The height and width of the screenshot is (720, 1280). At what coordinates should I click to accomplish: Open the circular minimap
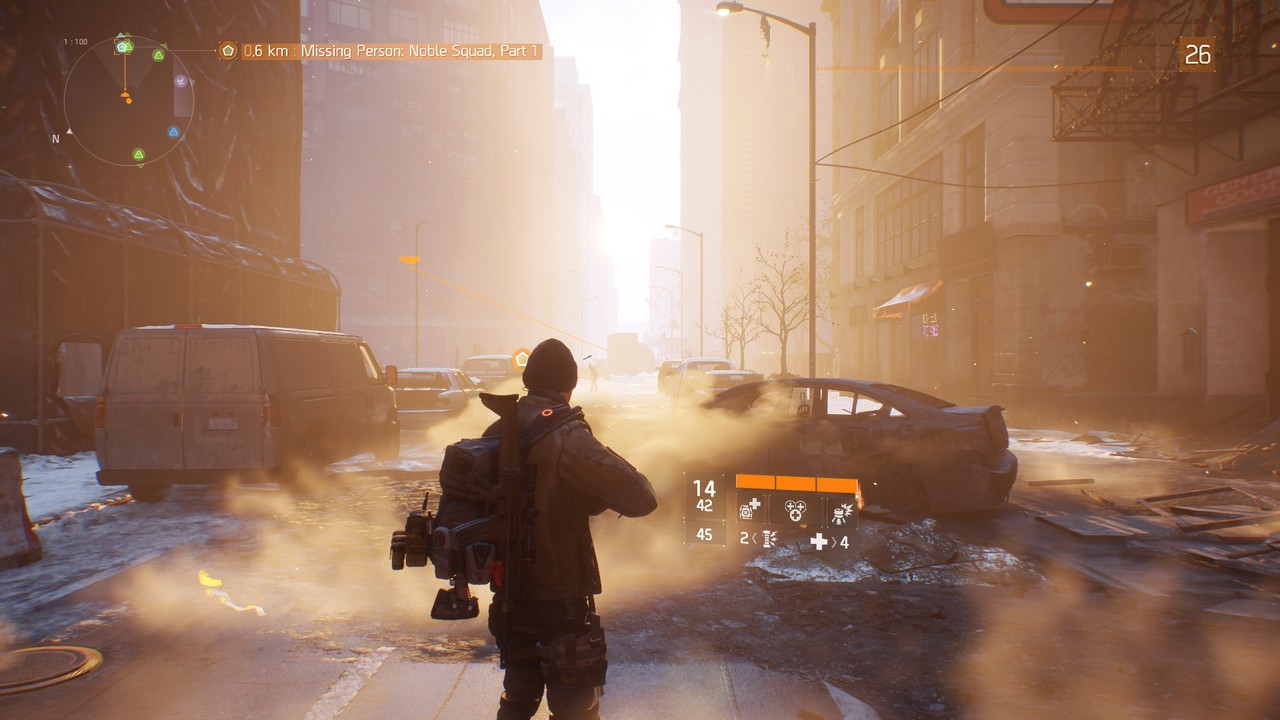[128, 100]
